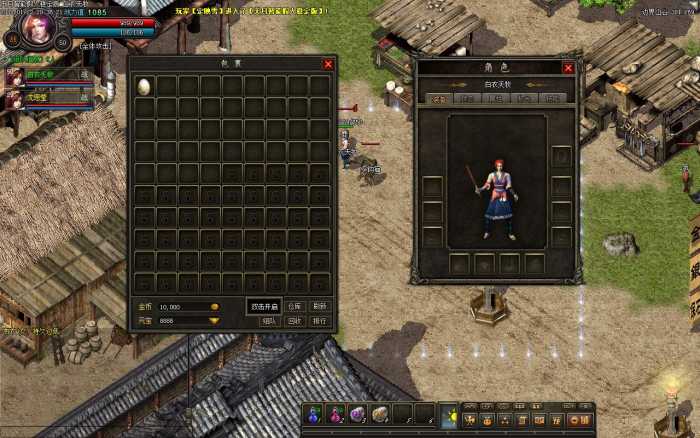700x438 pixels.
Task: Click the 回收 recycle button
Action: pos(294,321)
